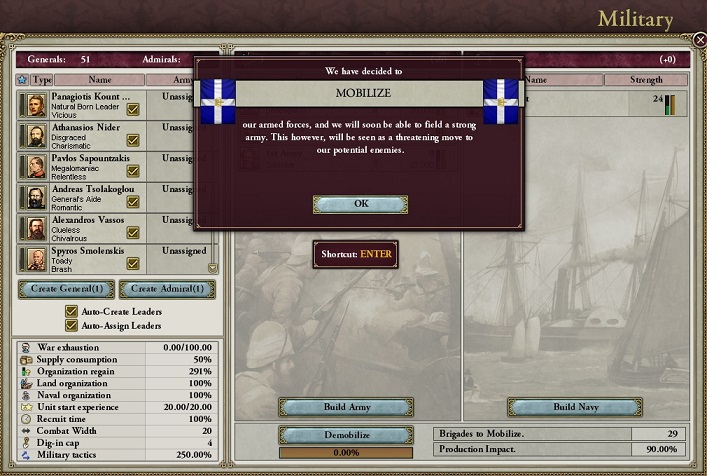Demobilize the armed forces
Image resolution: width=707 pixels, height=476 pixels.
pos(346,435)
